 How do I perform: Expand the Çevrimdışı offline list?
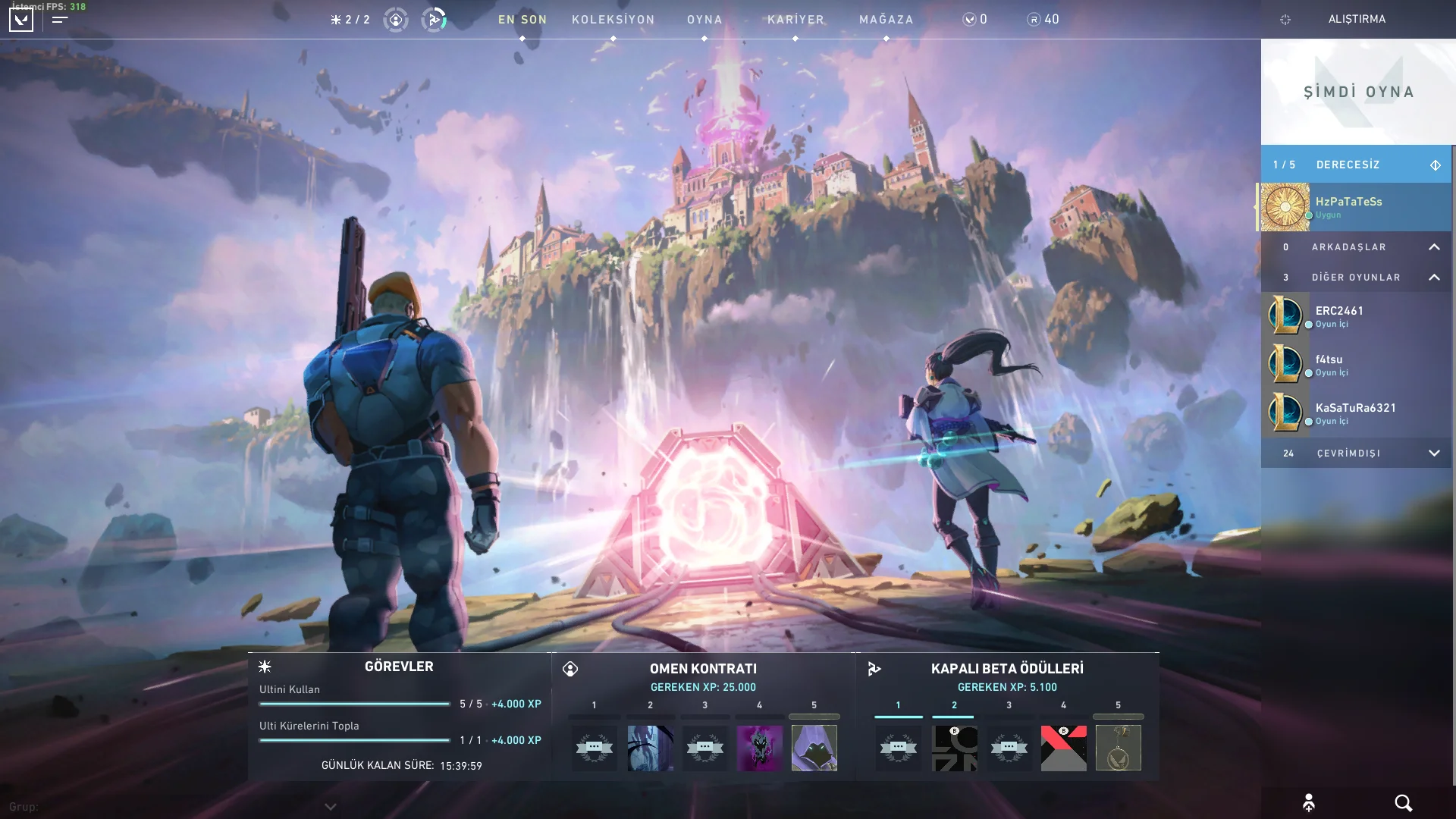[1434, 453]
